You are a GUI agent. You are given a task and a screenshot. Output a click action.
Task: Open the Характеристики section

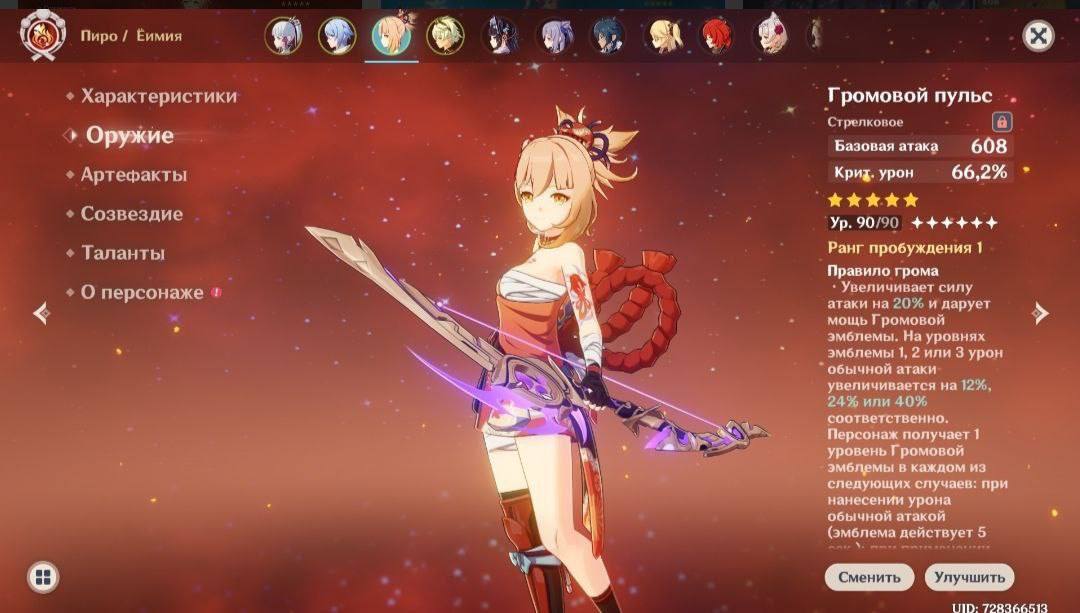pos(159,96)
